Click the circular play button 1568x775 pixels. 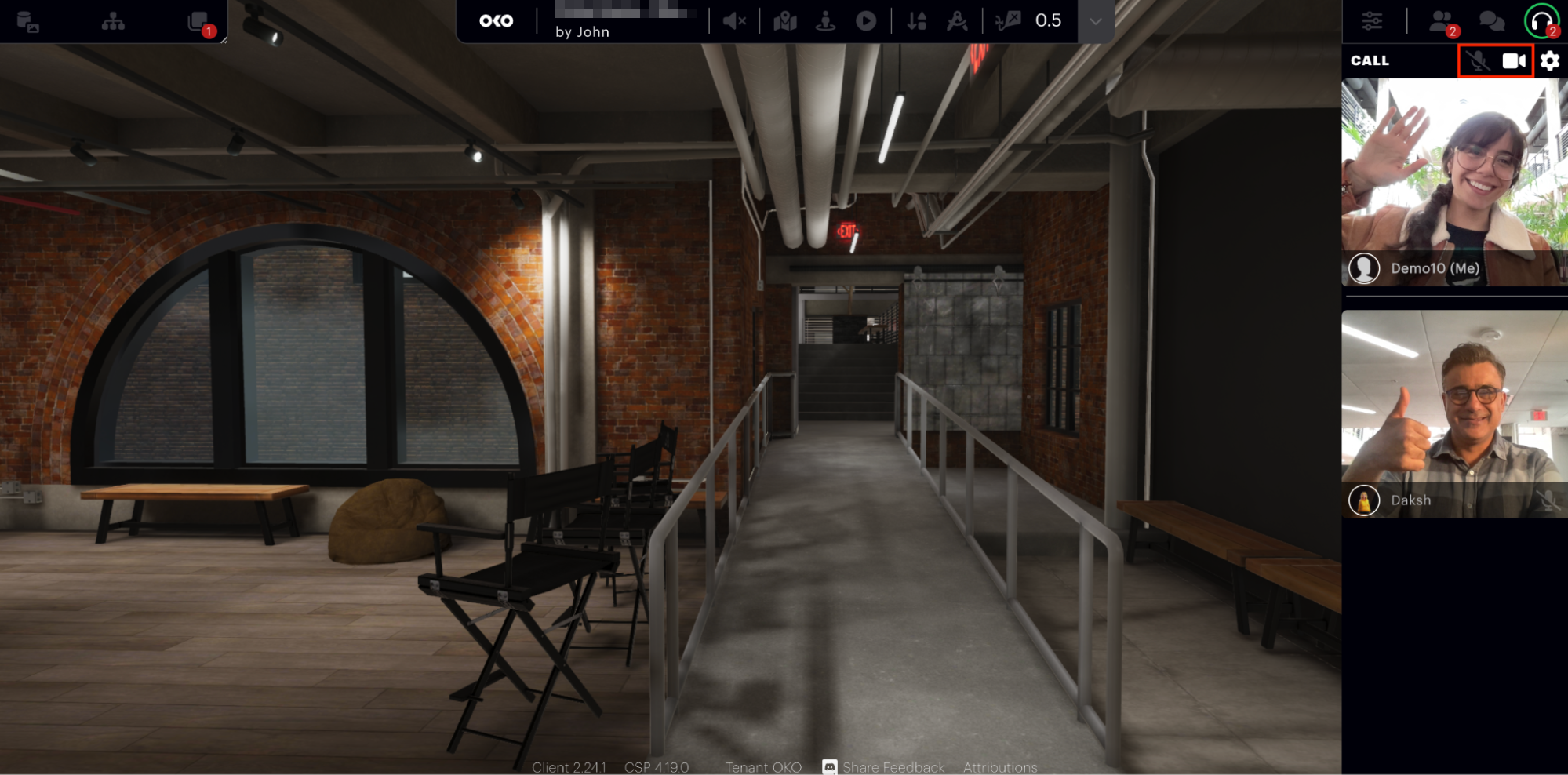click(x=866, y=21)
